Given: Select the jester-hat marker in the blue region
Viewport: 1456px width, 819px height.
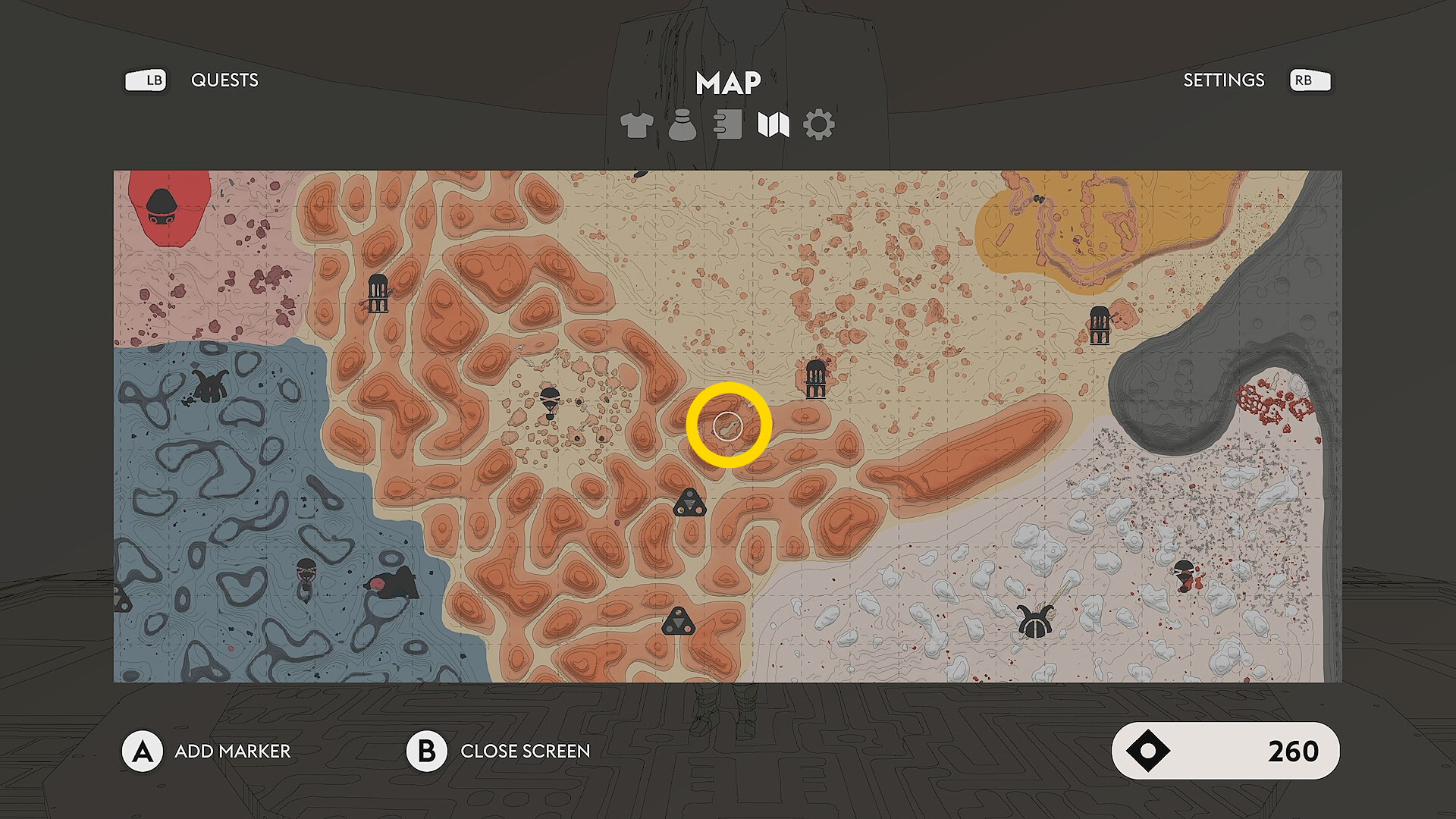Looking at the screenshot, I should coord(210,386).
